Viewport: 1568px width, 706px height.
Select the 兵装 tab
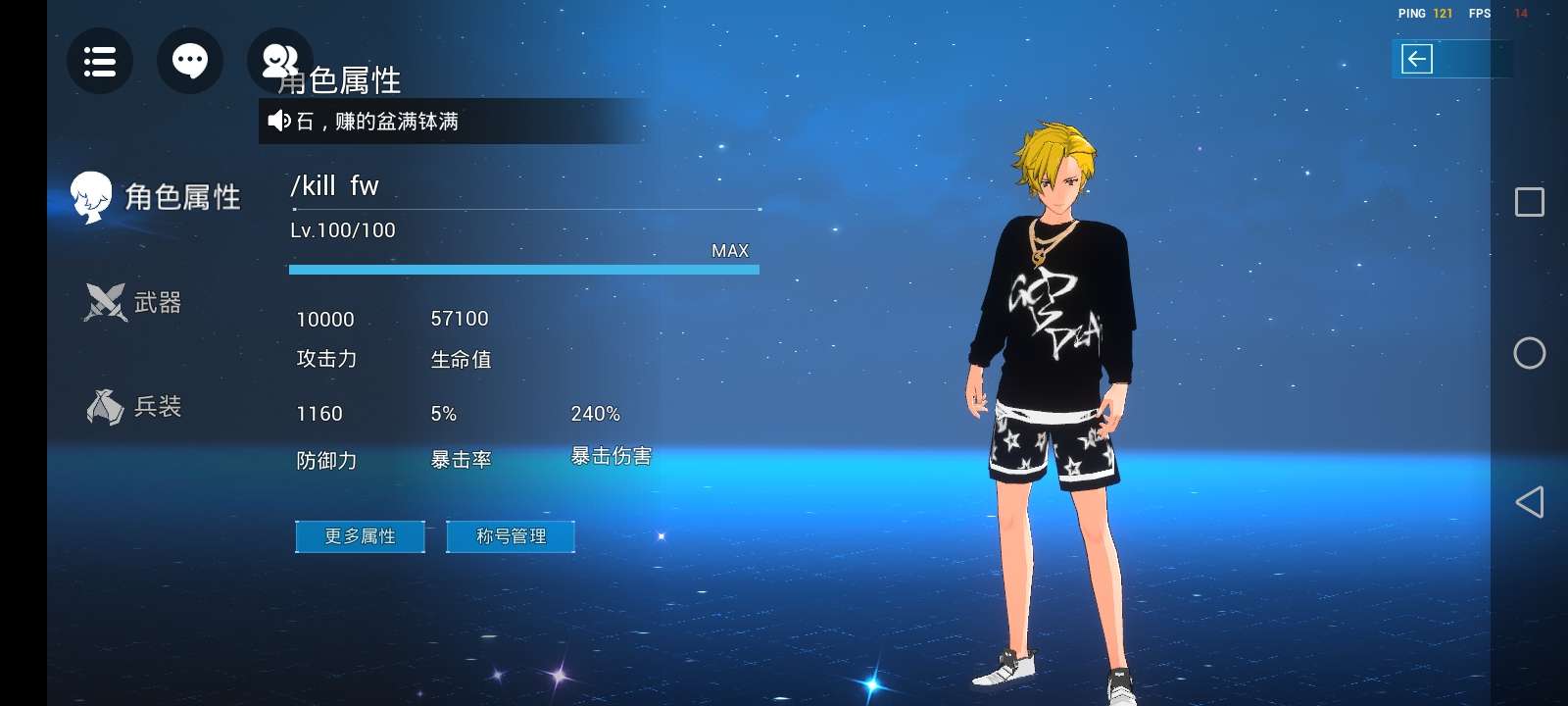(x=134, y=406)
